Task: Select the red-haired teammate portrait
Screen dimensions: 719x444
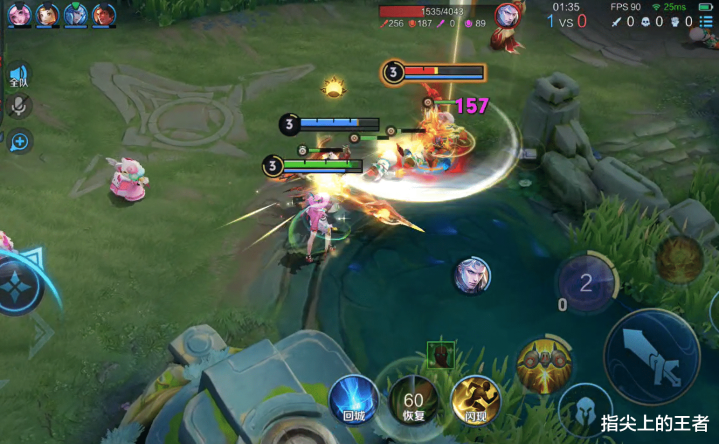Action: coord(104,14)
